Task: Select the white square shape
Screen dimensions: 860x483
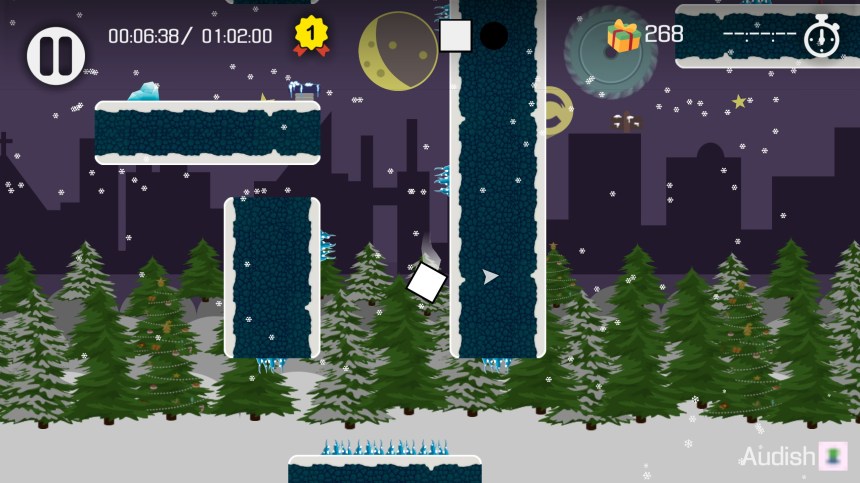Action: [x=456, y=36]
